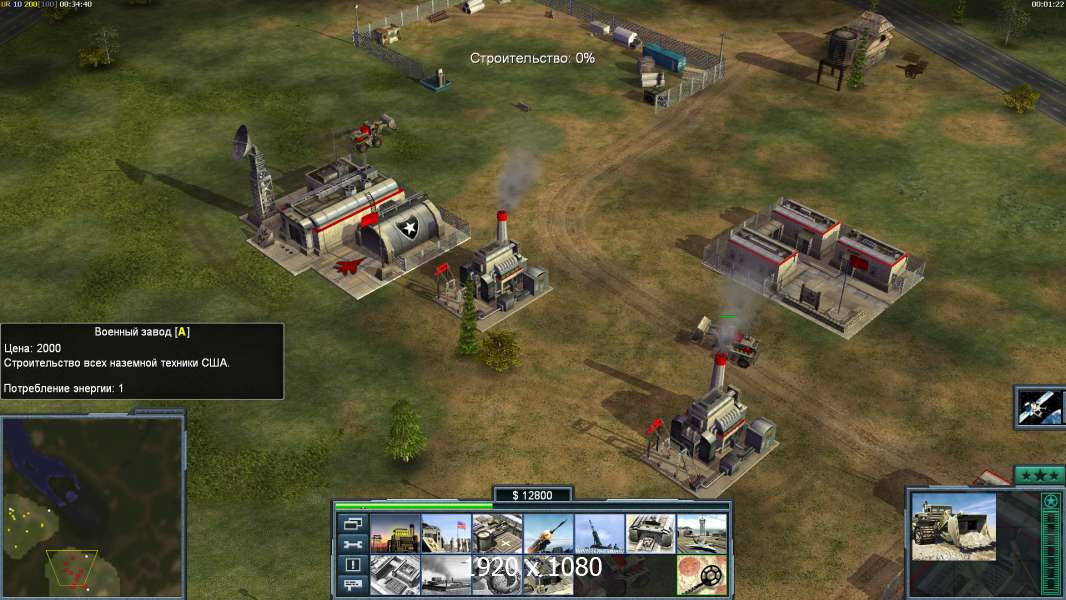This screenshot has width=1066, height=600.
Task: Activate the satellite power shortcut
Action: point(1040,407)
